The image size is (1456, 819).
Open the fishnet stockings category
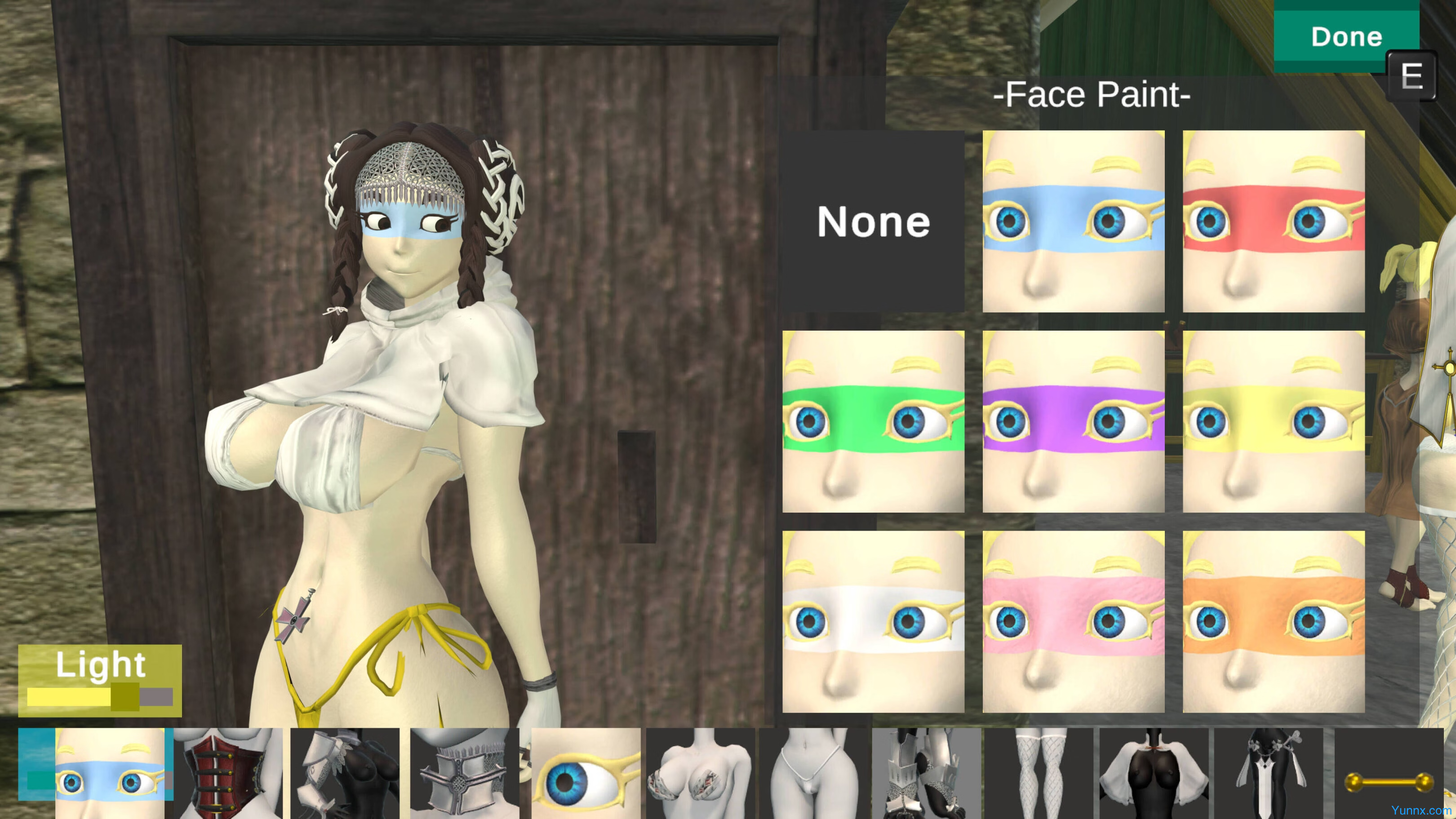1039,772
